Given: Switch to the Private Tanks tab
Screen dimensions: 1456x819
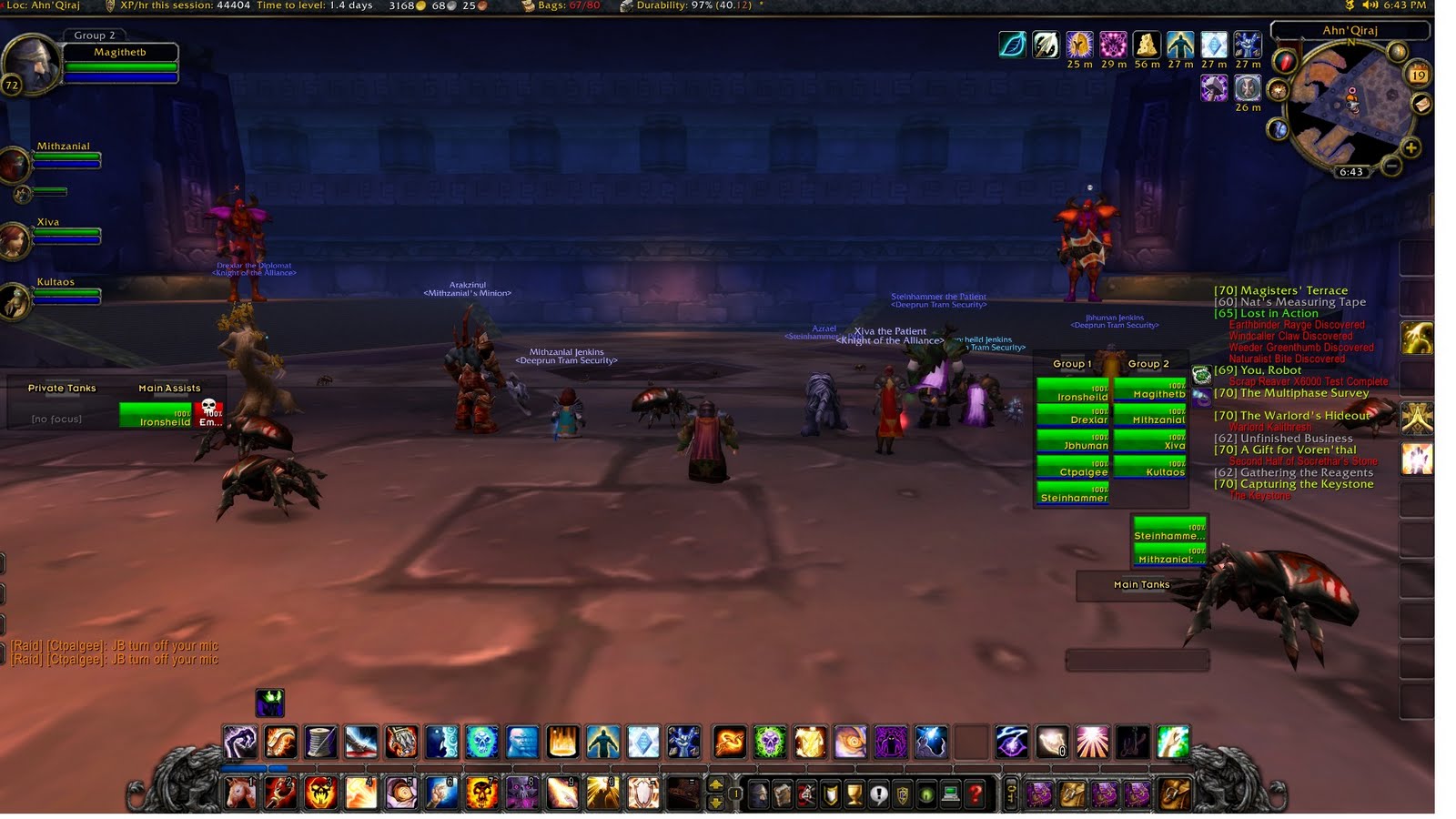Looking at the screenshot, I should (60, 388).
